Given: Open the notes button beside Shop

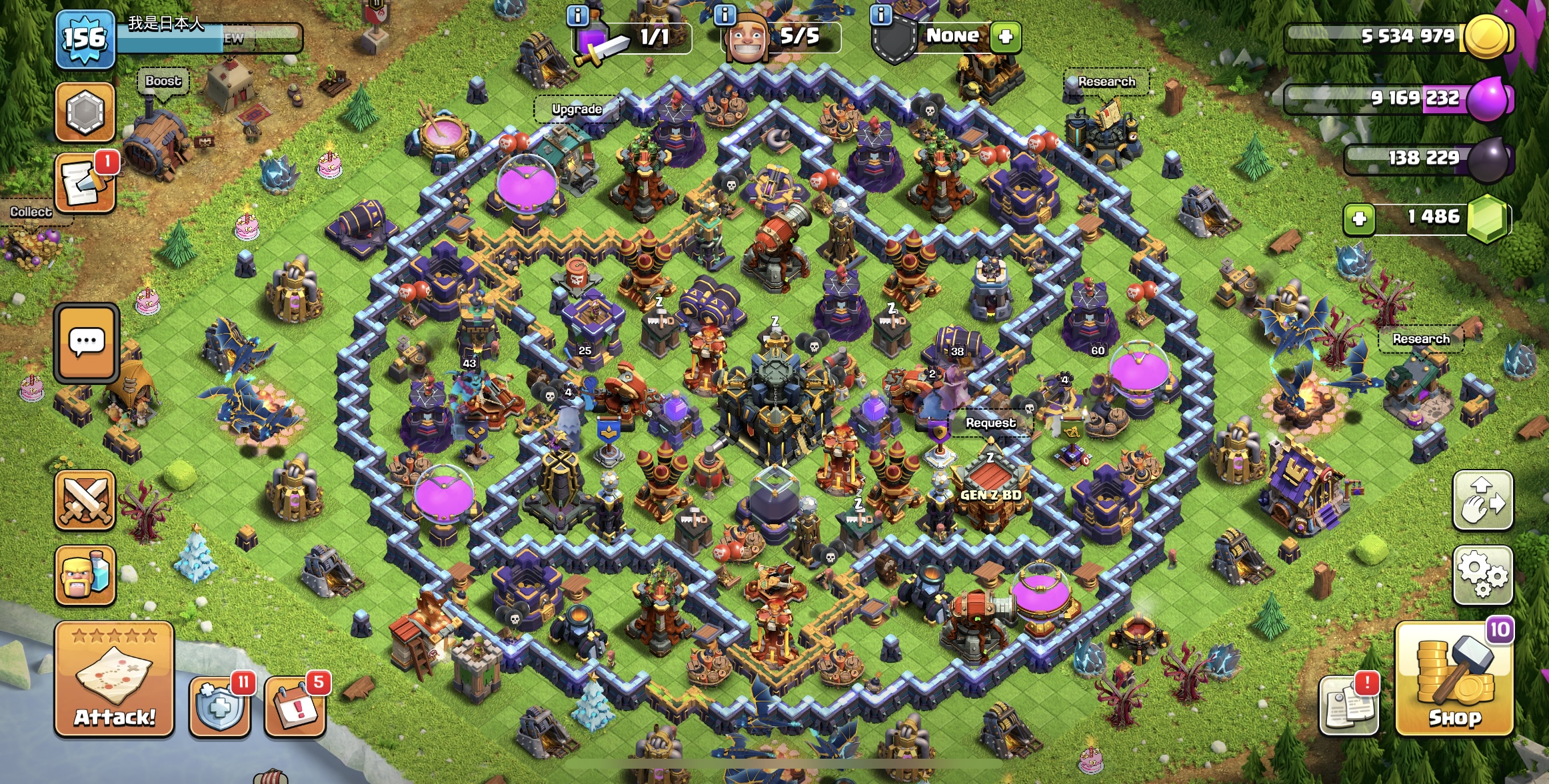Looking at the screenshot, I should (1348, 706).
